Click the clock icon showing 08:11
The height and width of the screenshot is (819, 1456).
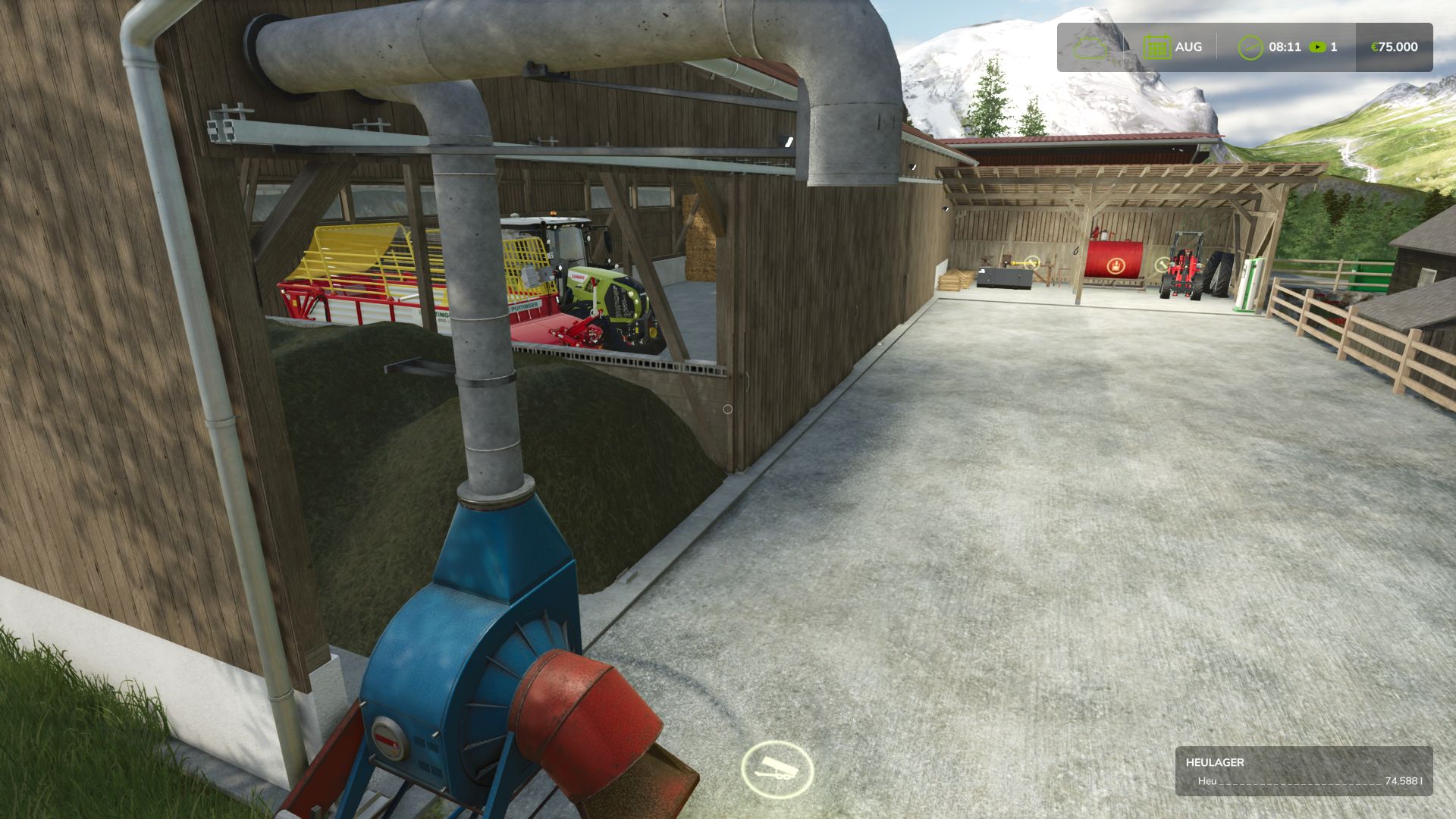(x=1251, y=46)
